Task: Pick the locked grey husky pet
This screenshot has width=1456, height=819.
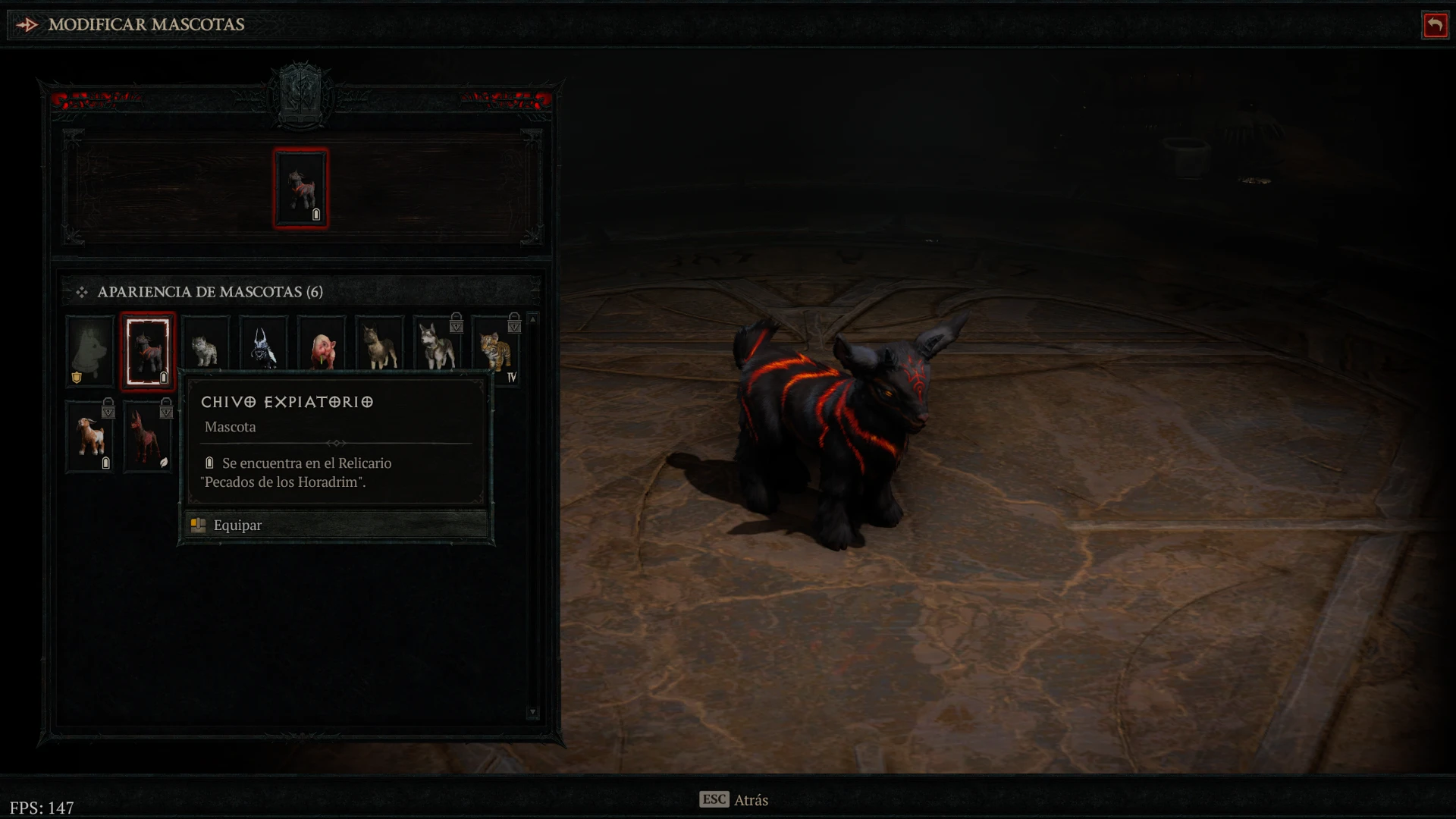Action: pos(438,350)
